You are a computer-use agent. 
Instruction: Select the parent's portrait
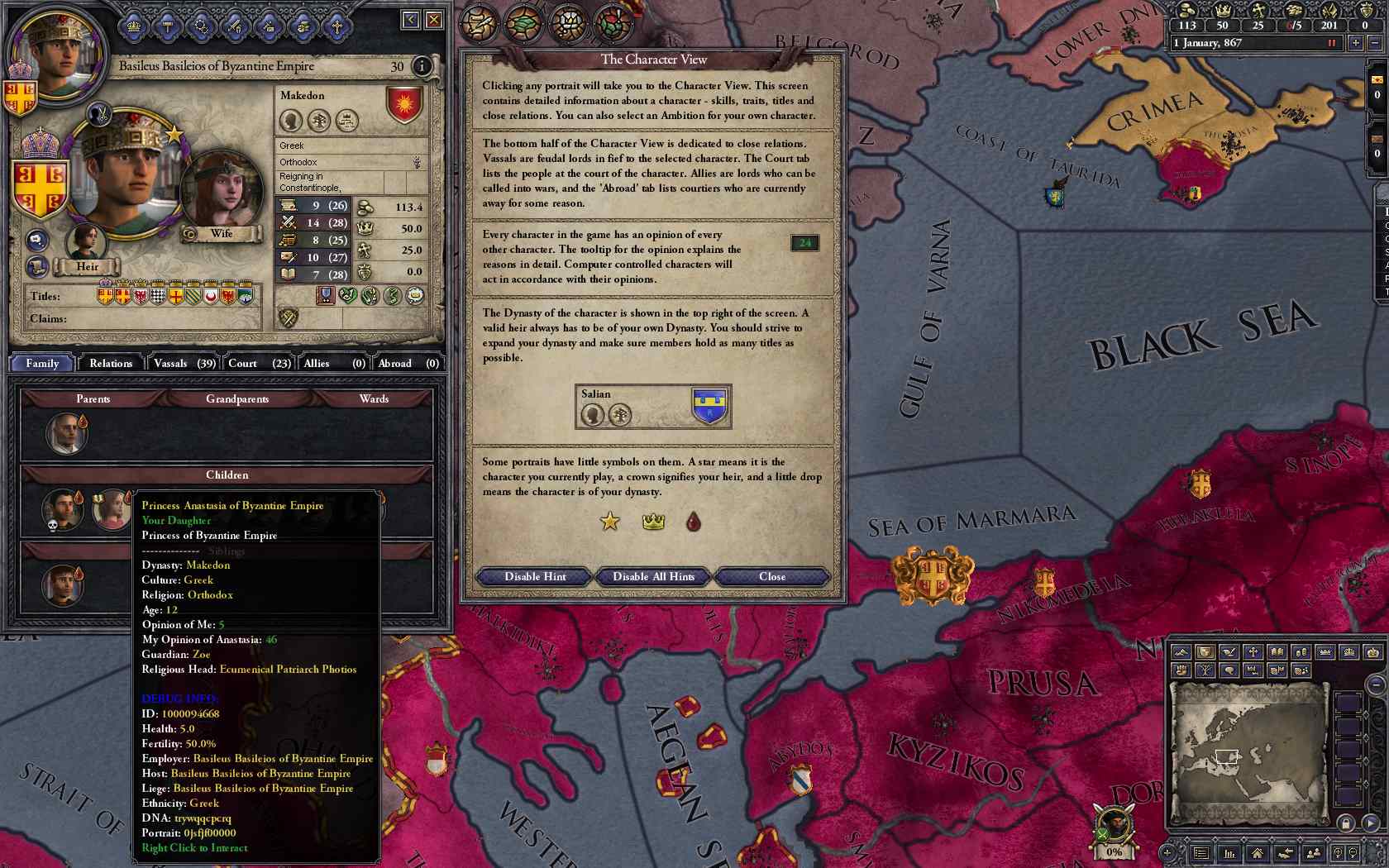(x=66, y=433)
